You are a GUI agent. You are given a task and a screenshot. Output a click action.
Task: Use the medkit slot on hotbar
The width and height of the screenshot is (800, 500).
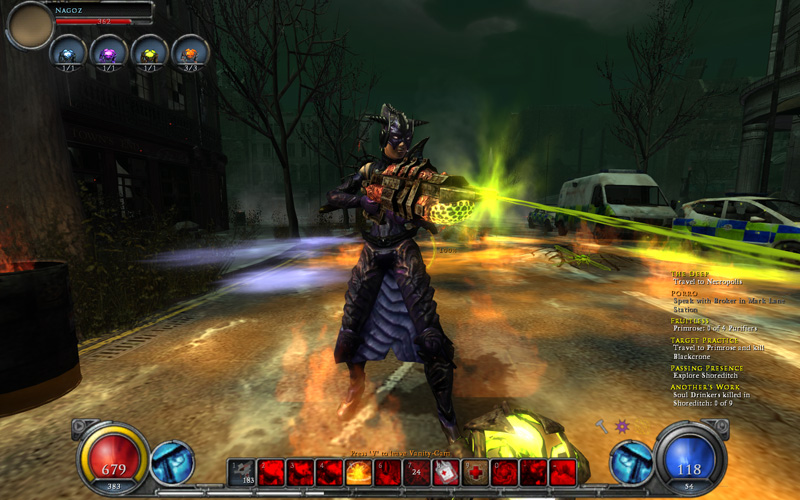pos(446,473)
